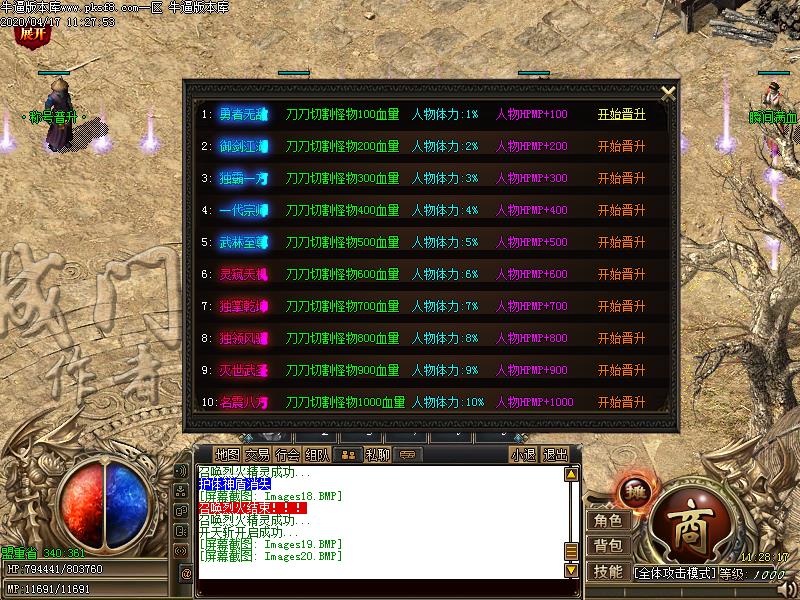Open the 技能 skills panel
The image size is (800, 600).
(x=607, y=572)
